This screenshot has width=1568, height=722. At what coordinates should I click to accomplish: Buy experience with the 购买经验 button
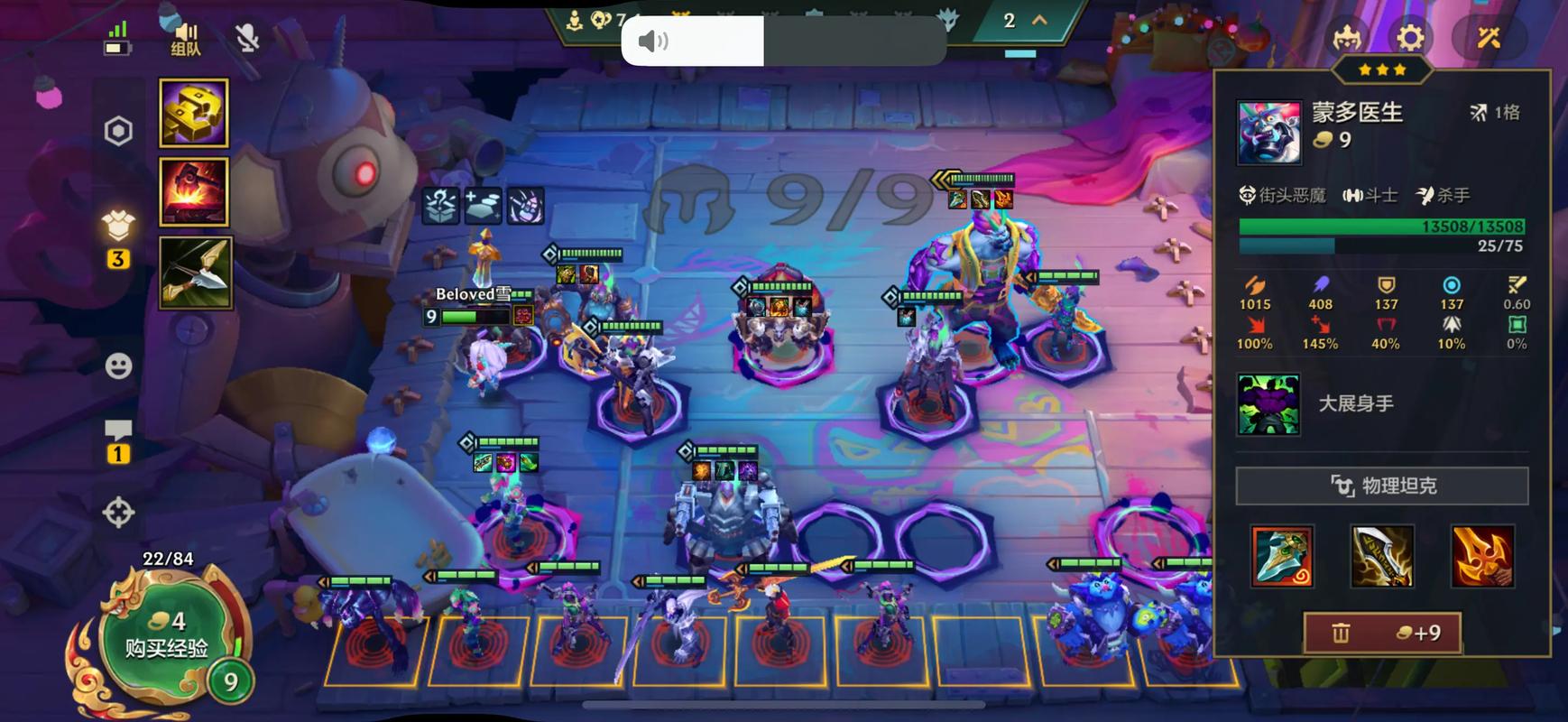coord(167,635)
